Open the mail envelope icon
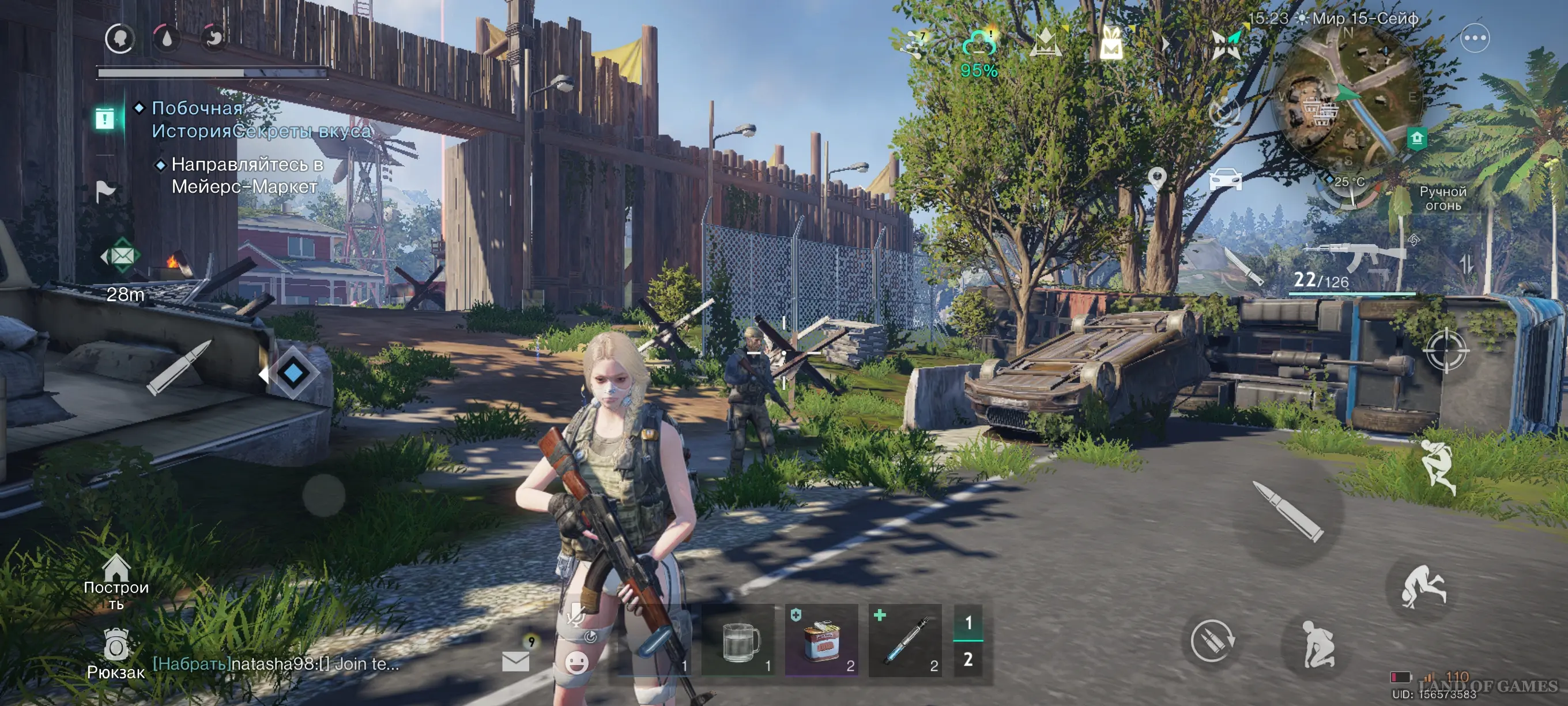The width and height of the screenshot is (1568, 706). (x=515, y=660)
